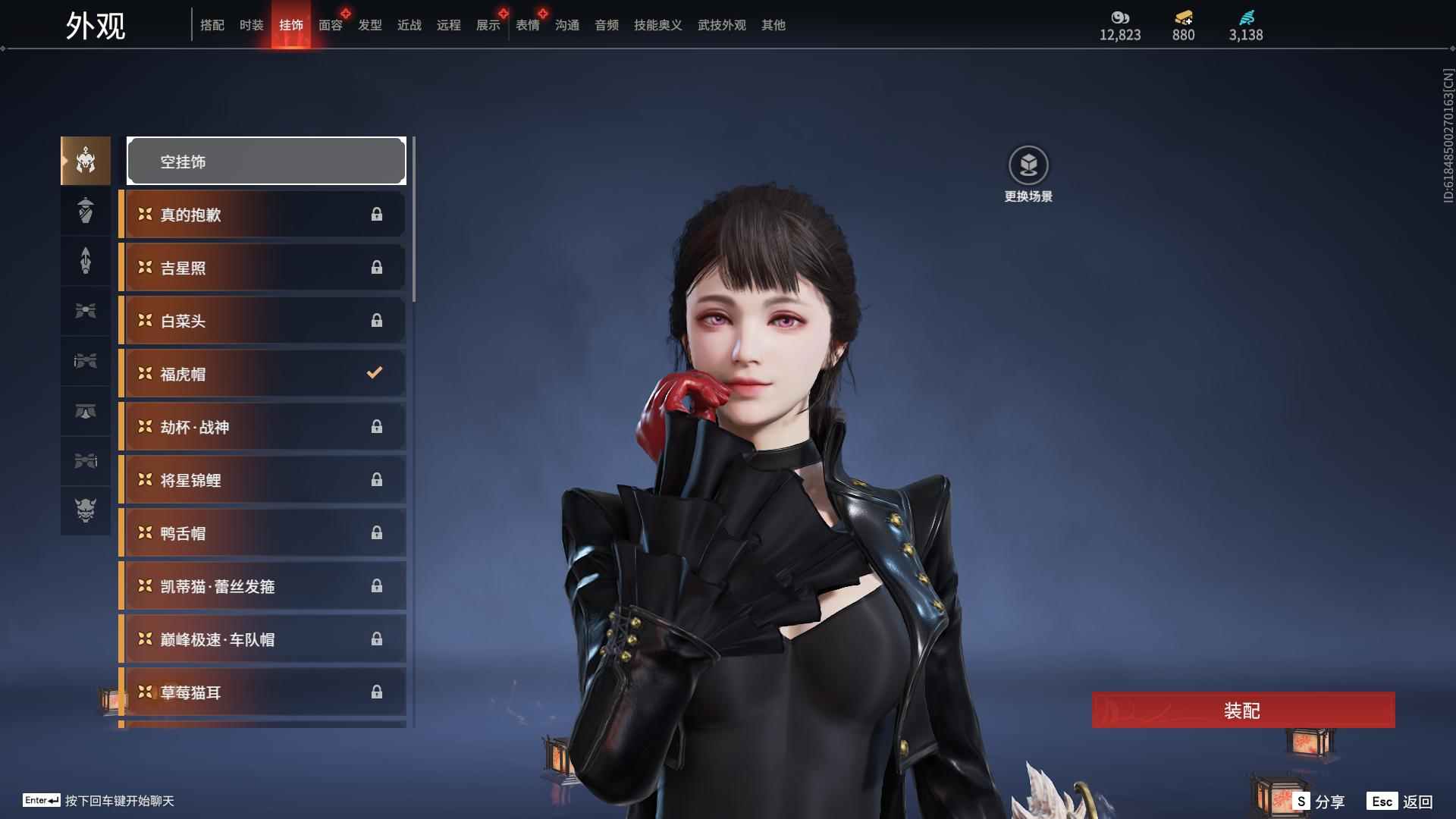Click the red 装配 equip button

coord(1243,711)
